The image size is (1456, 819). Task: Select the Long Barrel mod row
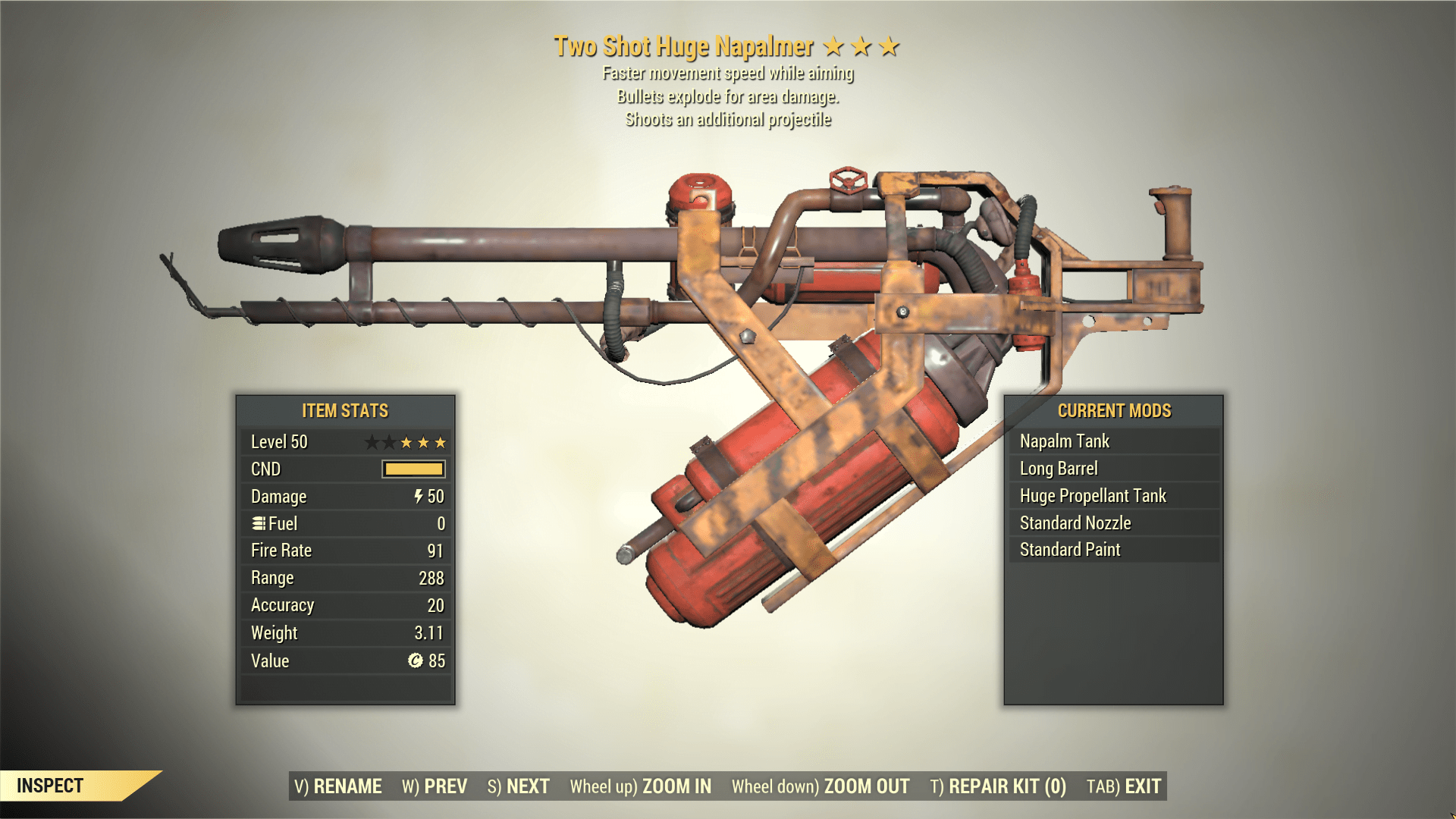[x=1113, y=469]
